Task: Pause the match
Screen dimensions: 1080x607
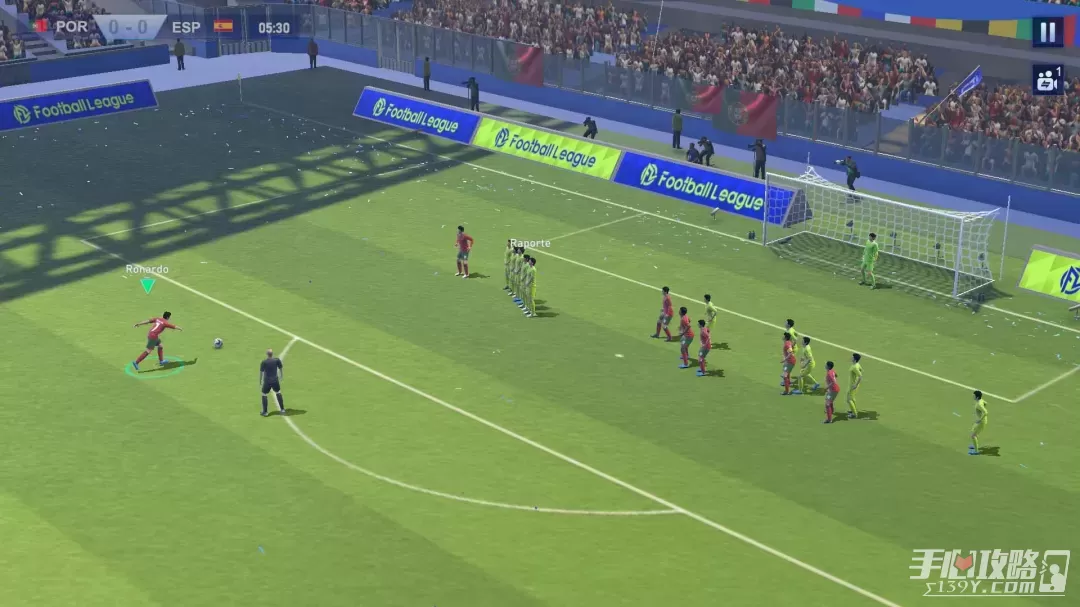Action: click(1047, 32)
